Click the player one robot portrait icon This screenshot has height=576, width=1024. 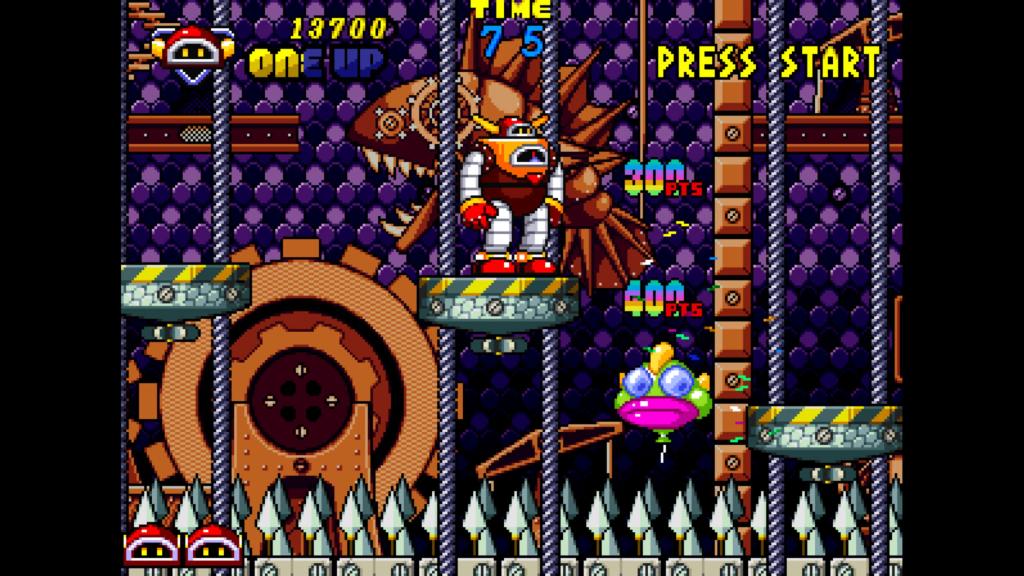(x=193, y=51)
